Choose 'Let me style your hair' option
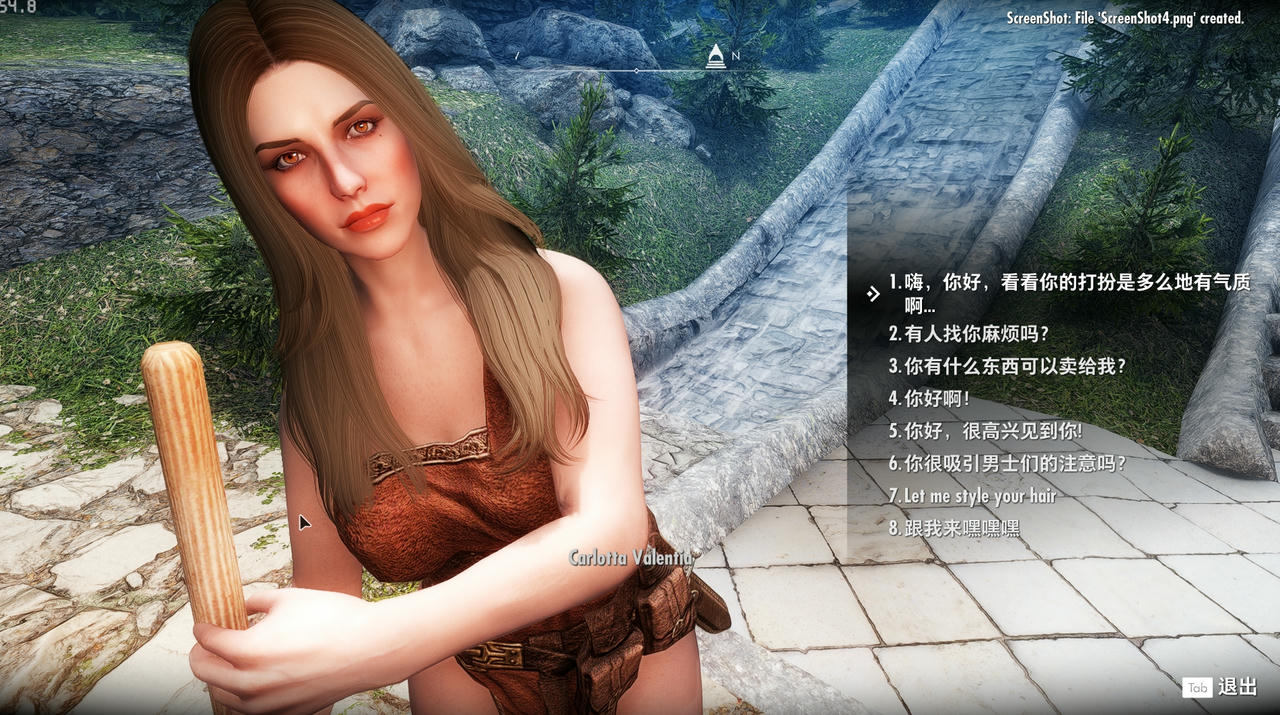The height and width of the screenshot is (715, 1280). point(972,496)
